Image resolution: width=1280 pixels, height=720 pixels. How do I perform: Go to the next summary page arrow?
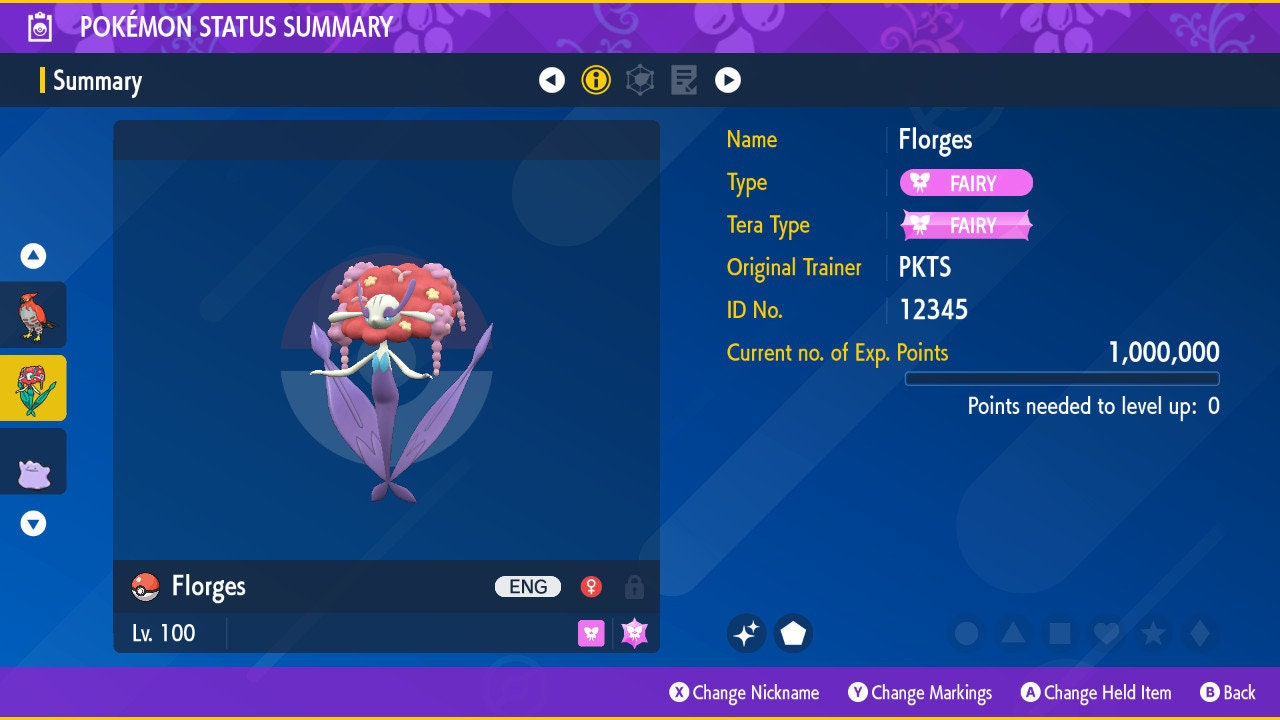[x=728, y=80]
